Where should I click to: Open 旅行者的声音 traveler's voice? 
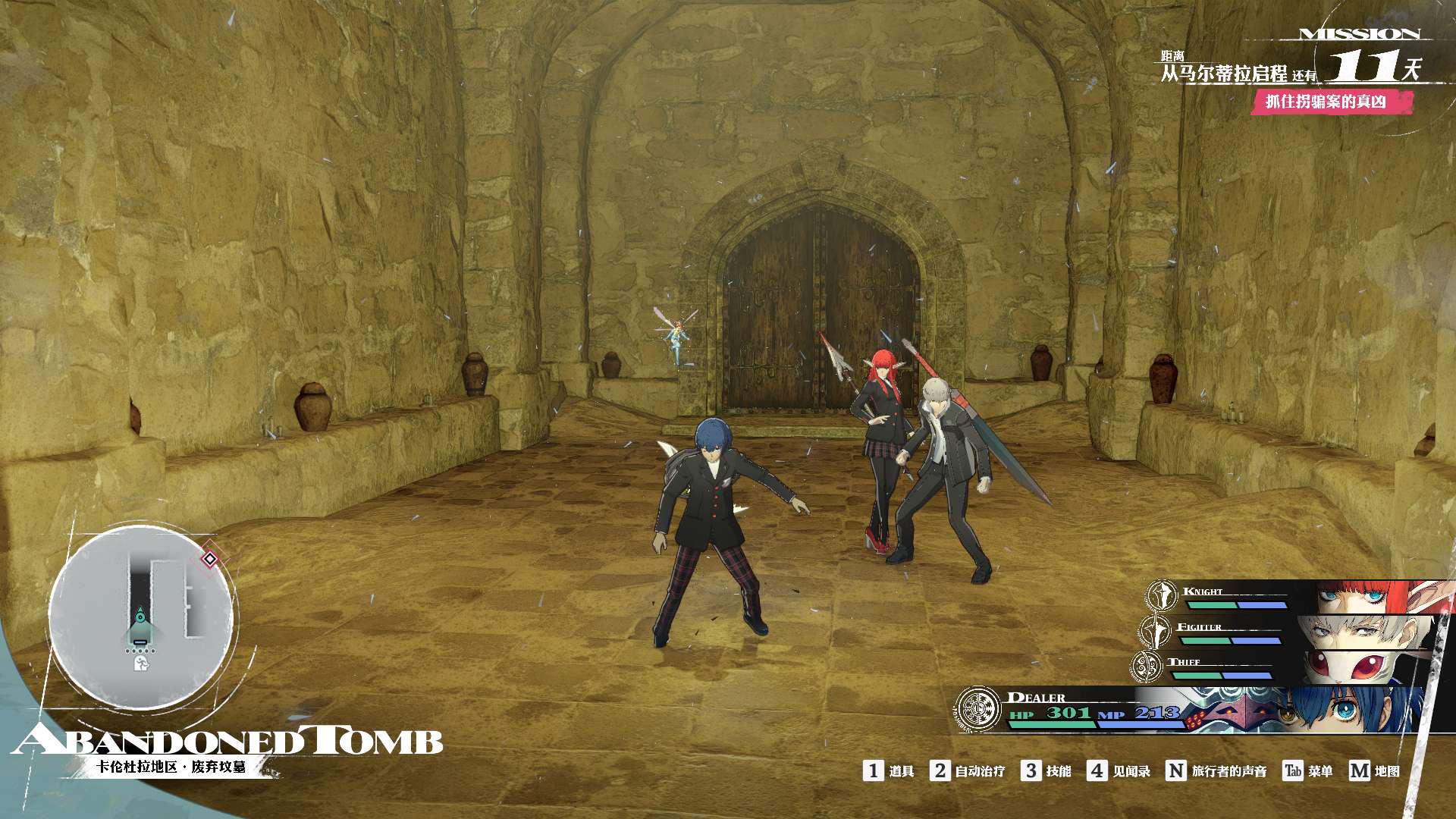1216,771
